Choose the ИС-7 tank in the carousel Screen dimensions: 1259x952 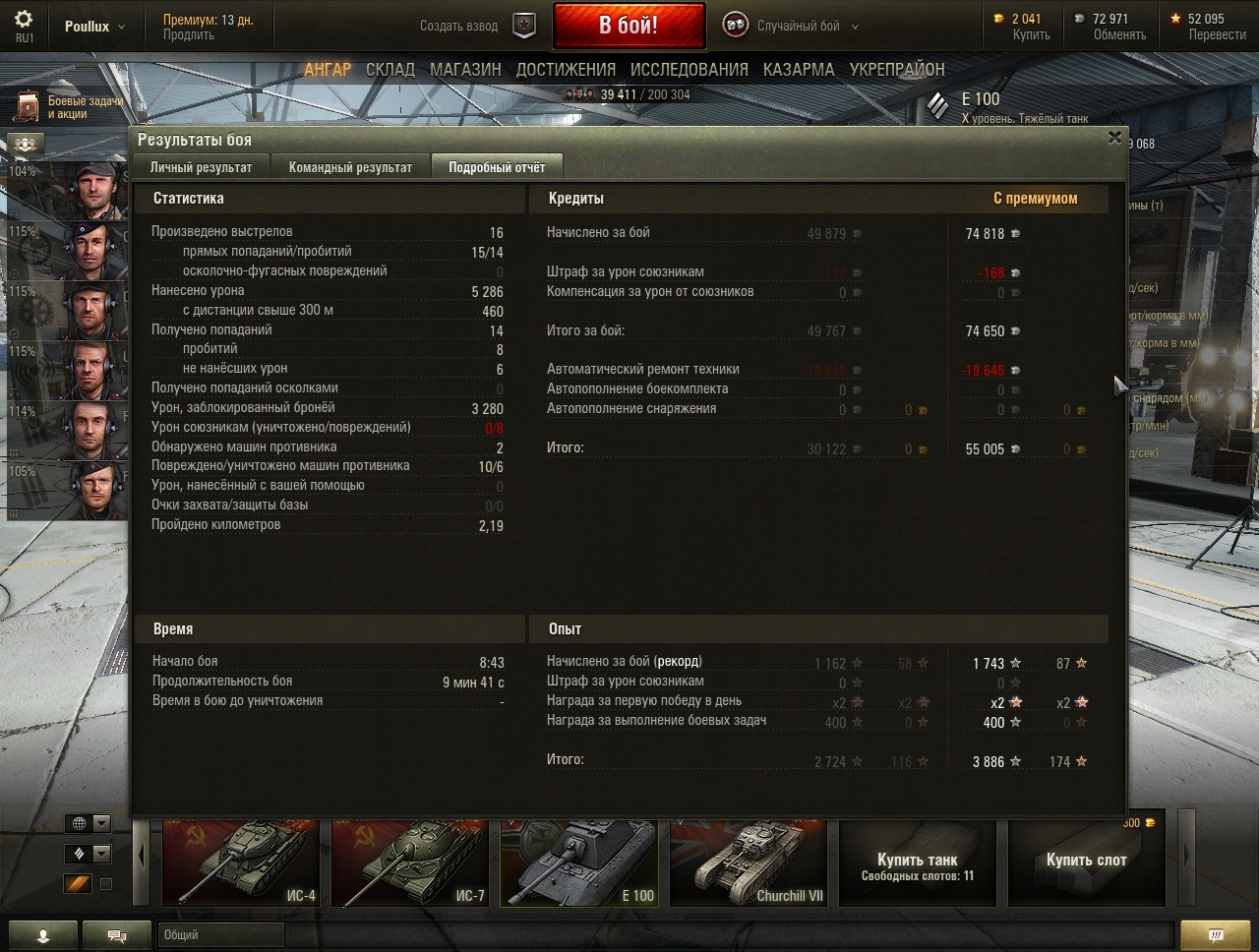click(x=410, y=863)
